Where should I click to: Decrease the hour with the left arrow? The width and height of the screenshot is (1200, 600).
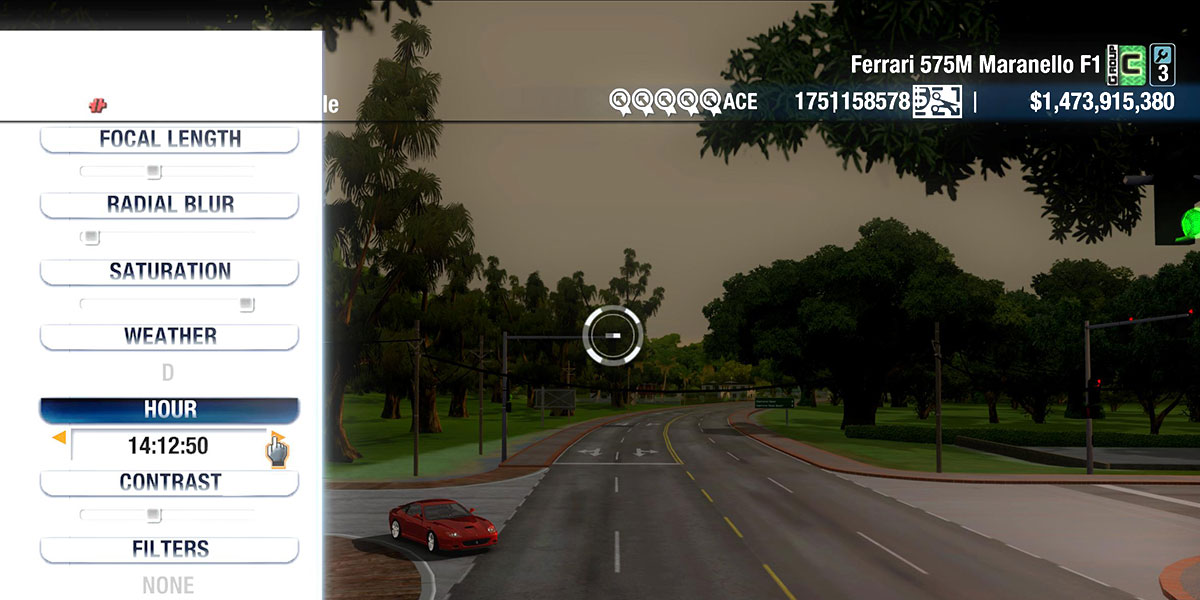[x=59, y=437]
